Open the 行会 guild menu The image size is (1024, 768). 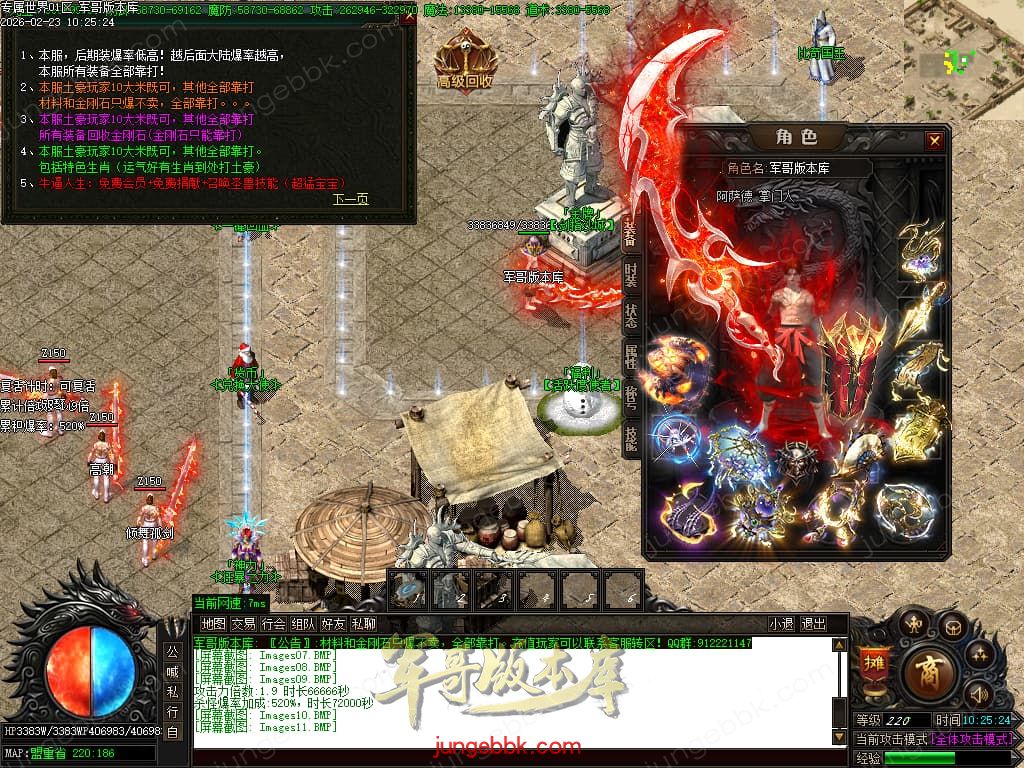pos(273,624)
